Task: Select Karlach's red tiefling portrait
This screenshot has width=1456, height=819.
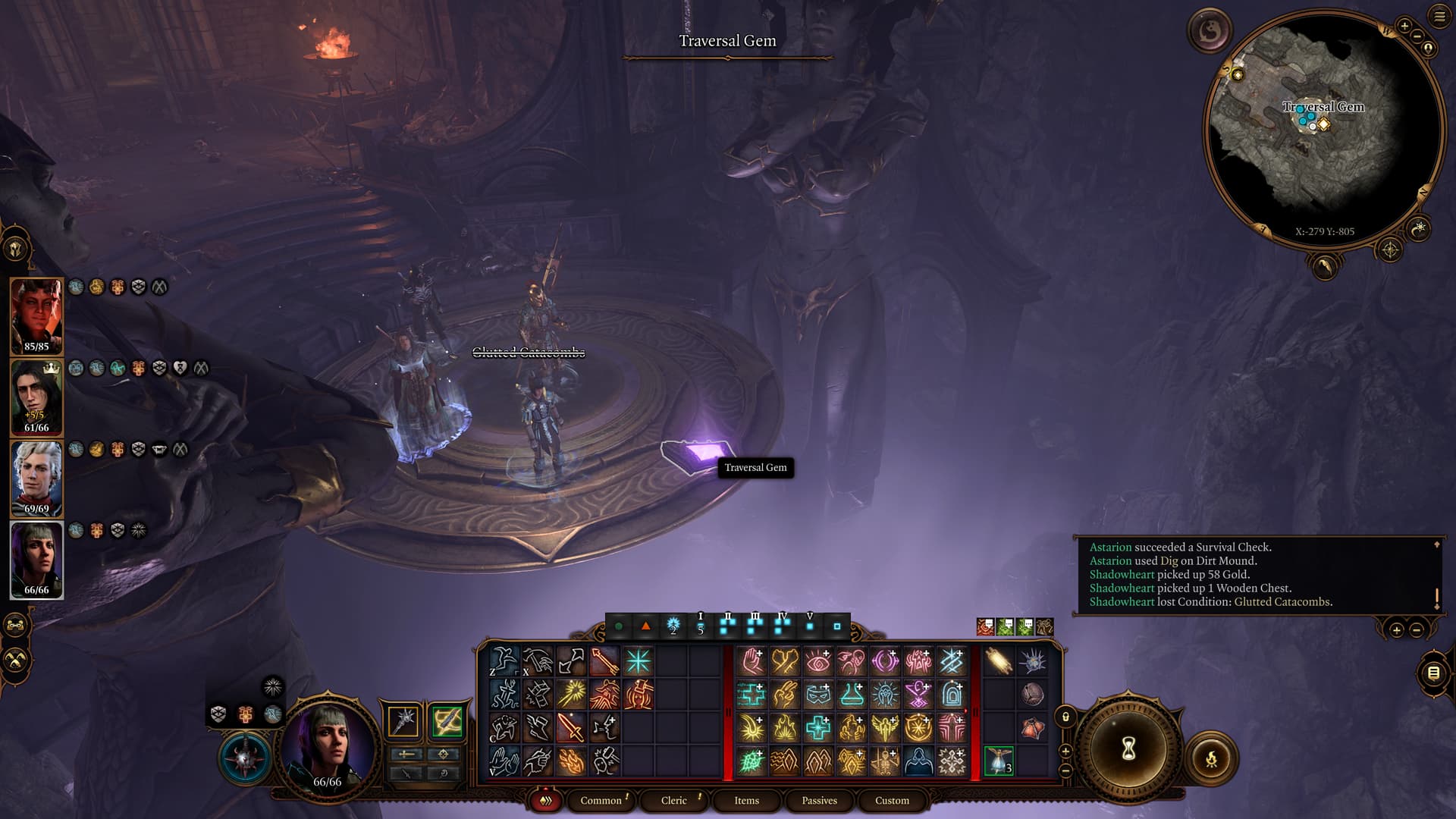Action: [36, 315]
